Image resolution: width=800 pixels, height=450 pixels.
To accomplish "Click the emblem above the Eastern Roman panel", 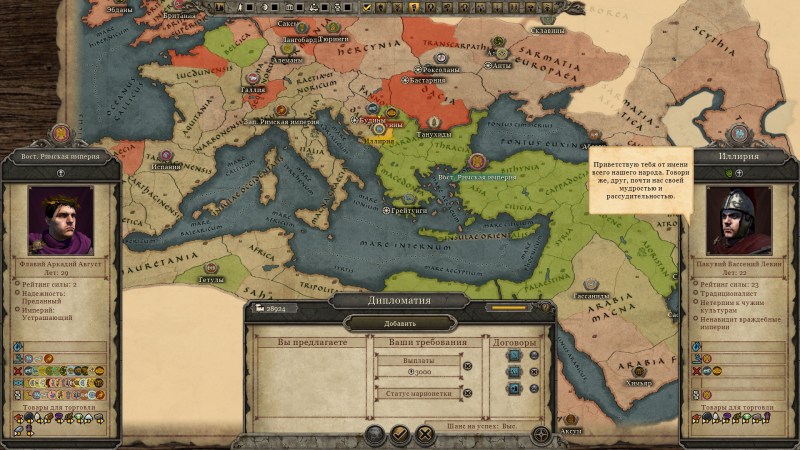I will 60,133.
